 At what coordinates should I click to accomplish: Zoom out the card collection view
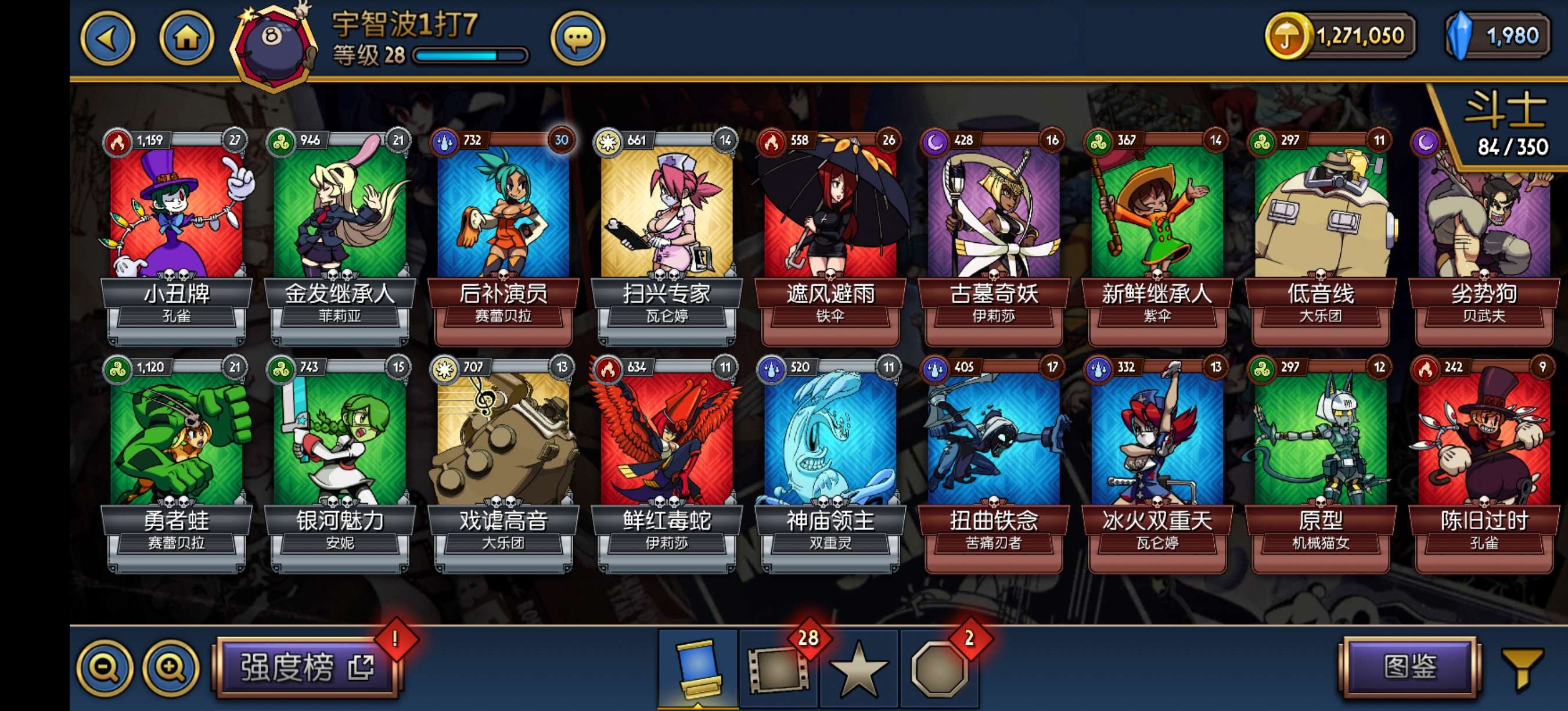pyautogui.click(x=105, y=668)
